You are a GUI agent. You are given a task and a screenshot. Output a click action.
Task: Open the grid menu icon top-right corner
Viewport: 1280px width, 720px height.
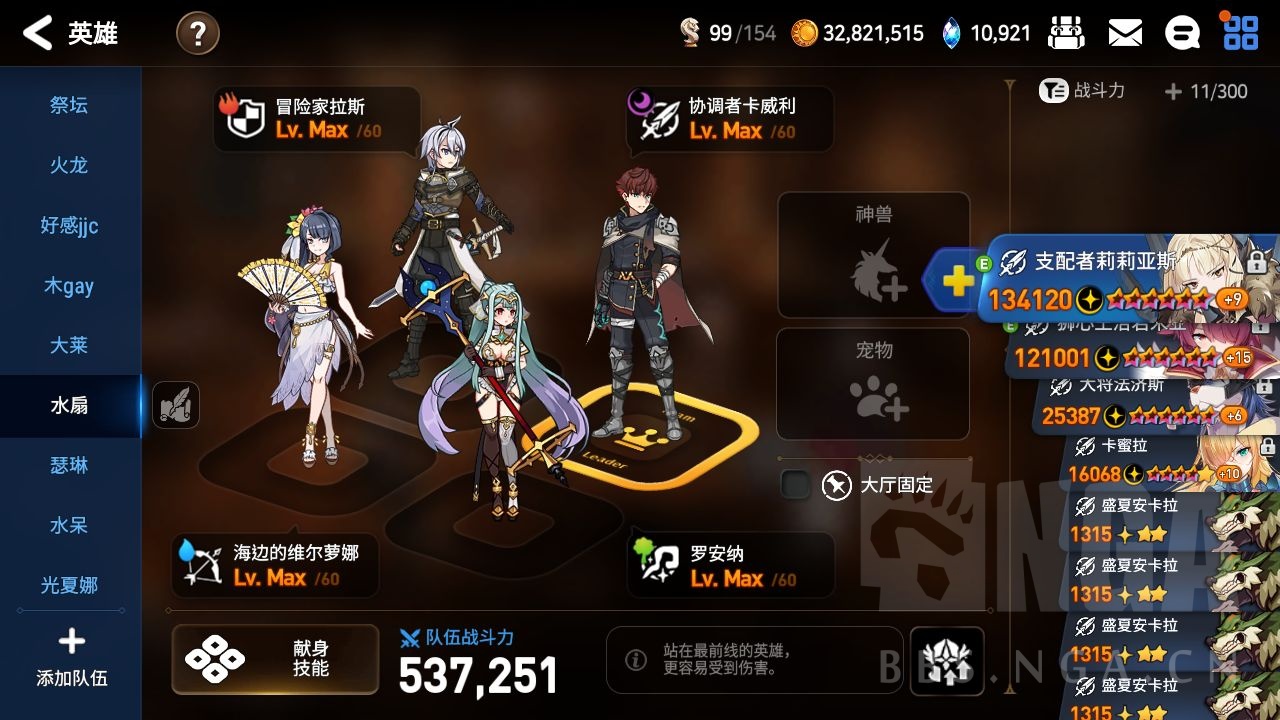1240,31
